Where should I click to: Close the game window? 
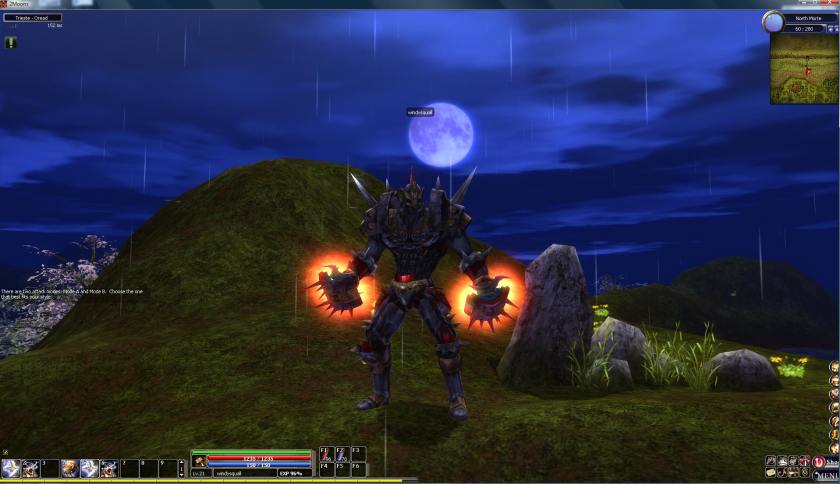click(x=832, y=4)
